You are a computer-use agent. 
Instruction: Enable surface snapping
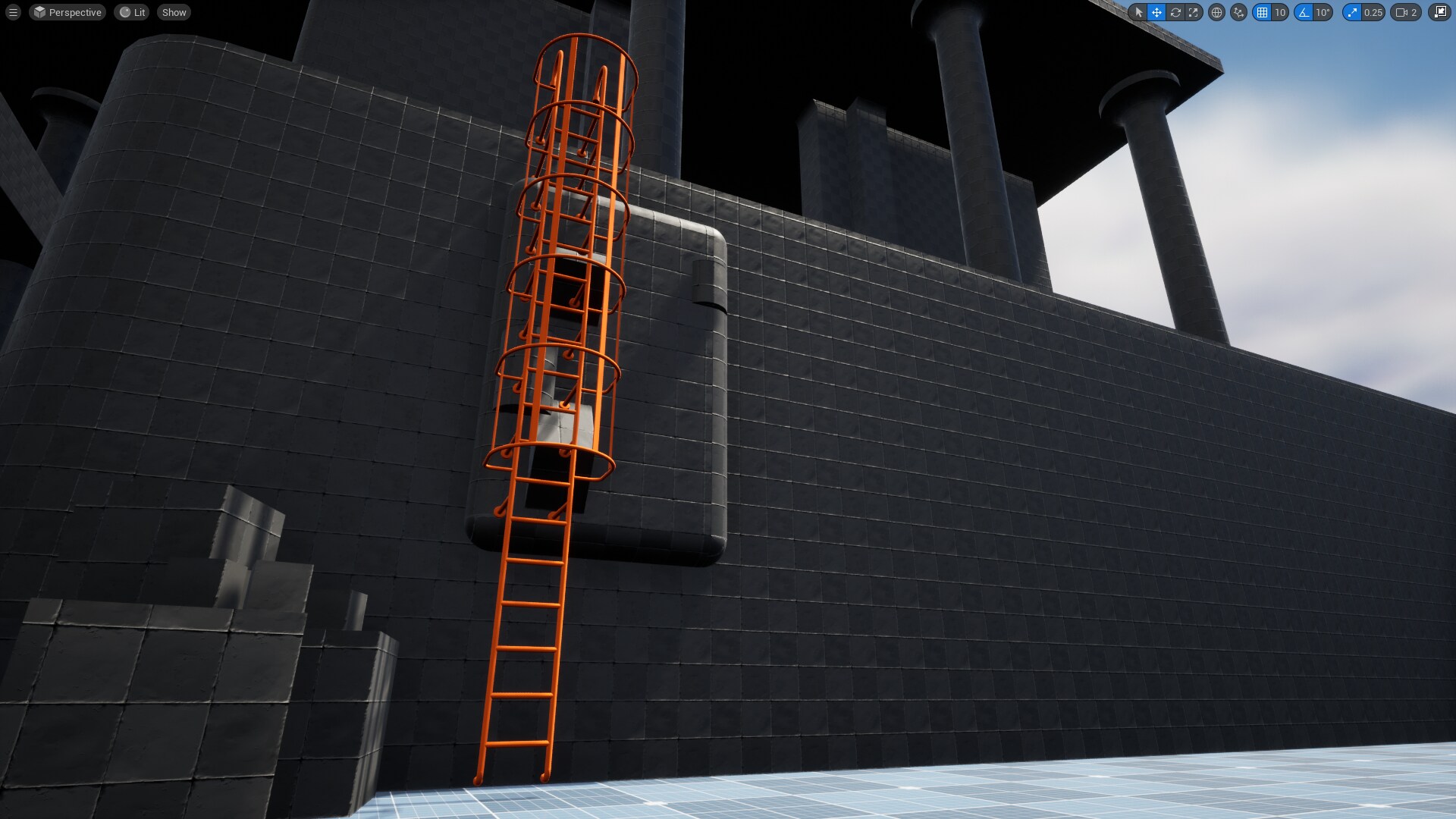(1238, 12)
